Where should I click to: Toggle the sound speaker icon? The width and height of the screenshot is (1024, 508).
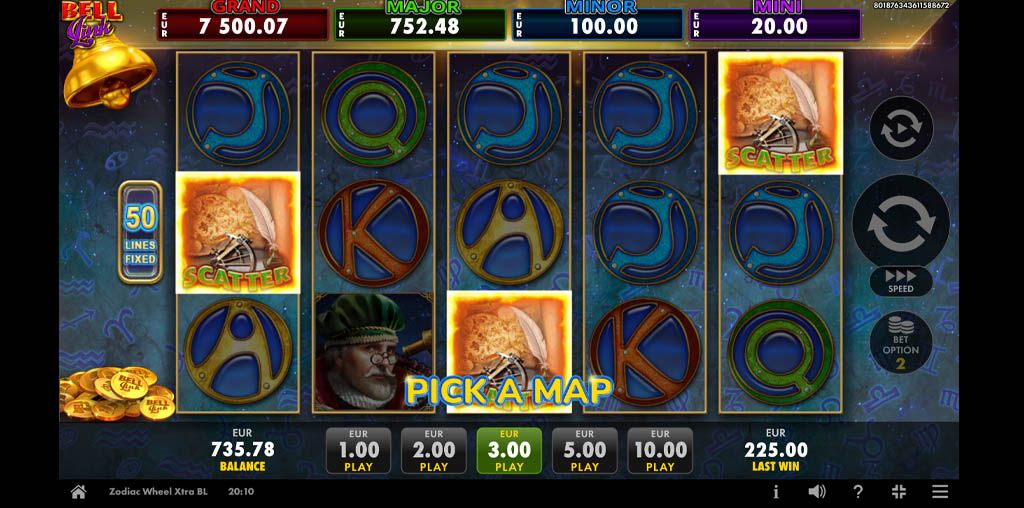817,492
